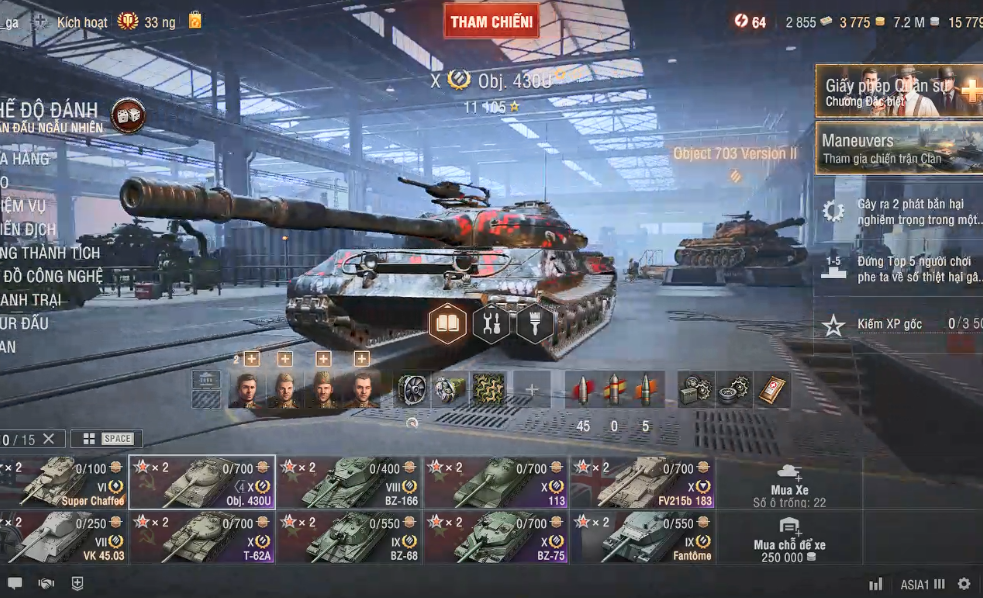This screenshot has height=598, width=983.
Task: Click the empty equipment slot with plus
Action: pos(532,390)
